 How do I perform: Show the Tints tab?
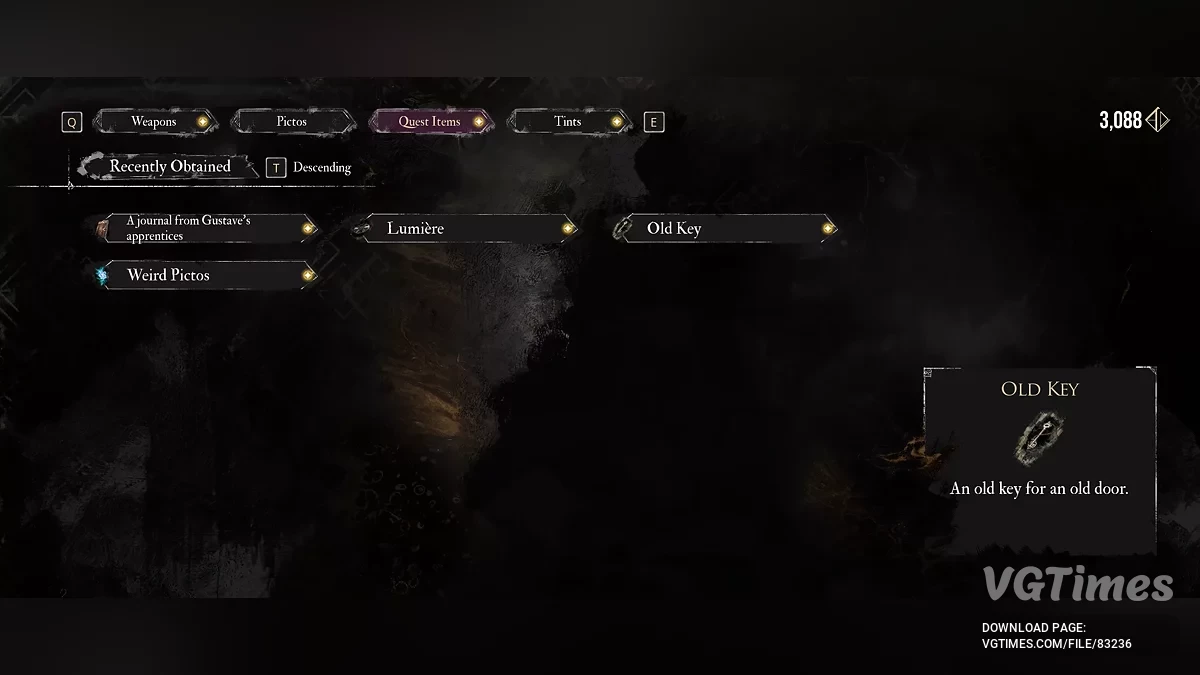[568, 122]
